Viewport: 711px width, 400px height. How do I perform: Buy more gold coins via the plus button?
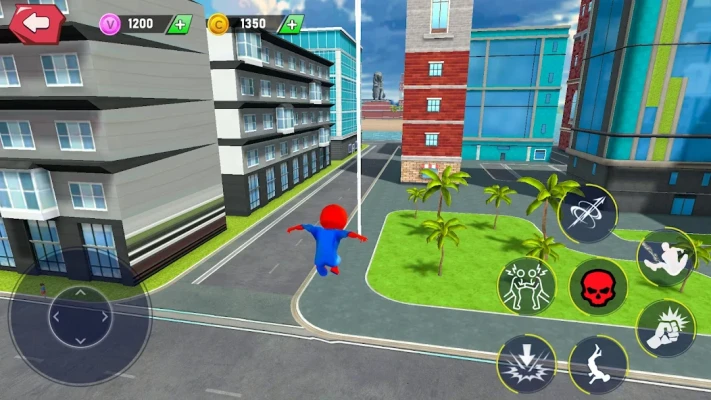click(x=292, y=24)
